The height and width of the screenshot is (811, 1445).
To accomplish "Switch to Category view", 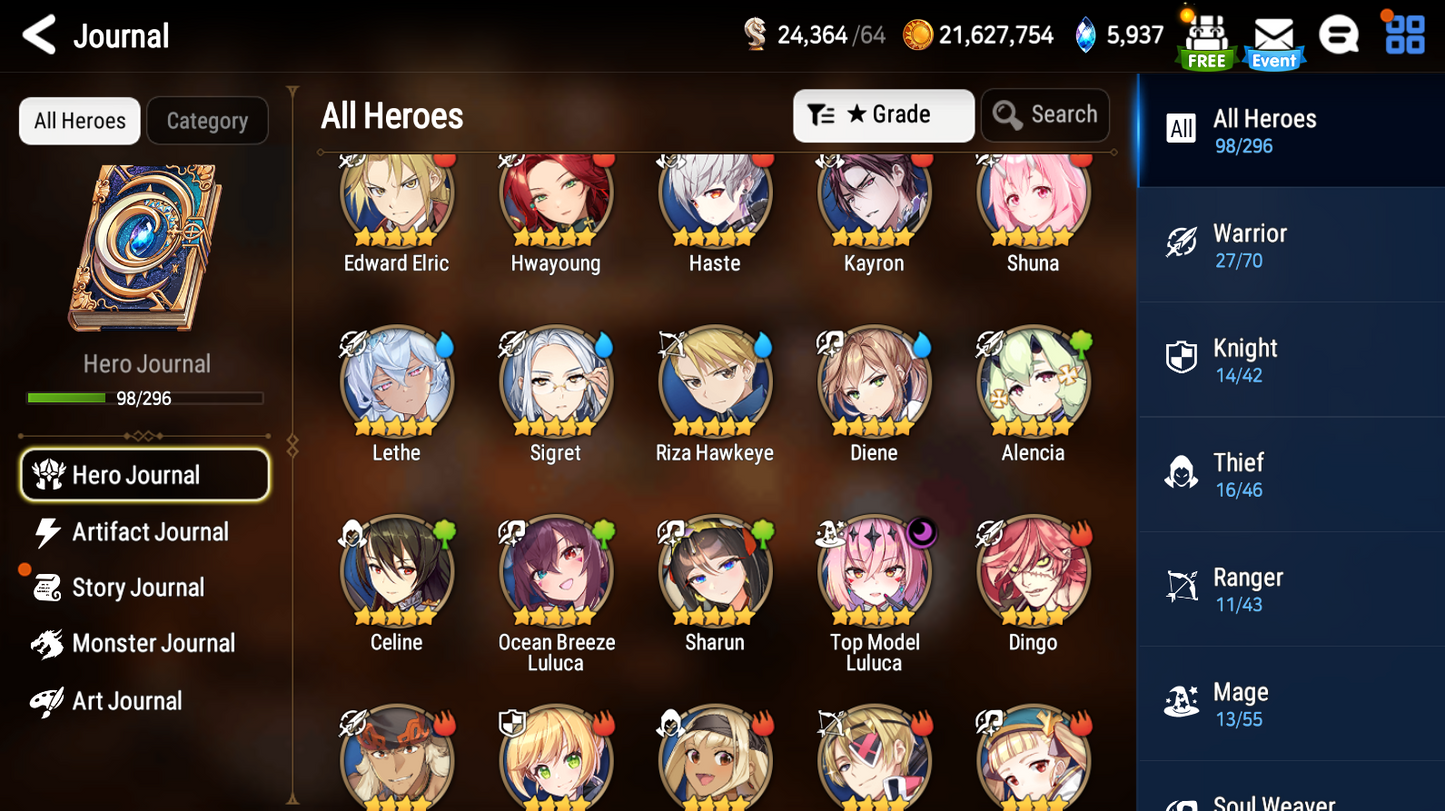I will (x=207, y=120).
